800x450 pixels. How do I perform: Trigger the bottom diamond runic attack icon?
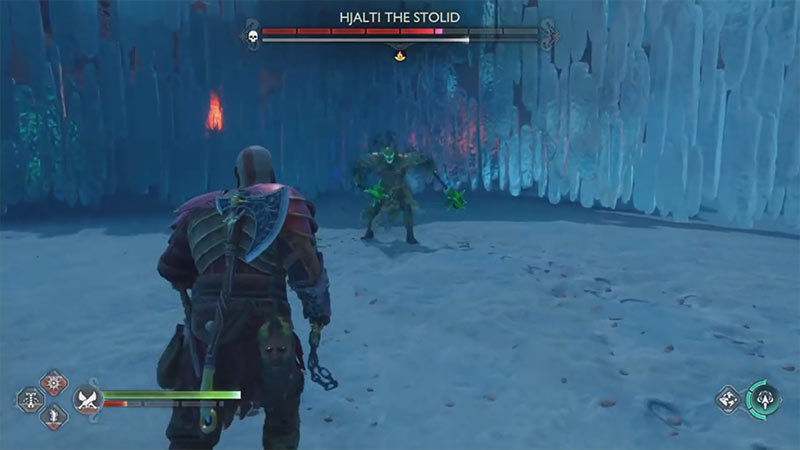(x=54, y=415)
